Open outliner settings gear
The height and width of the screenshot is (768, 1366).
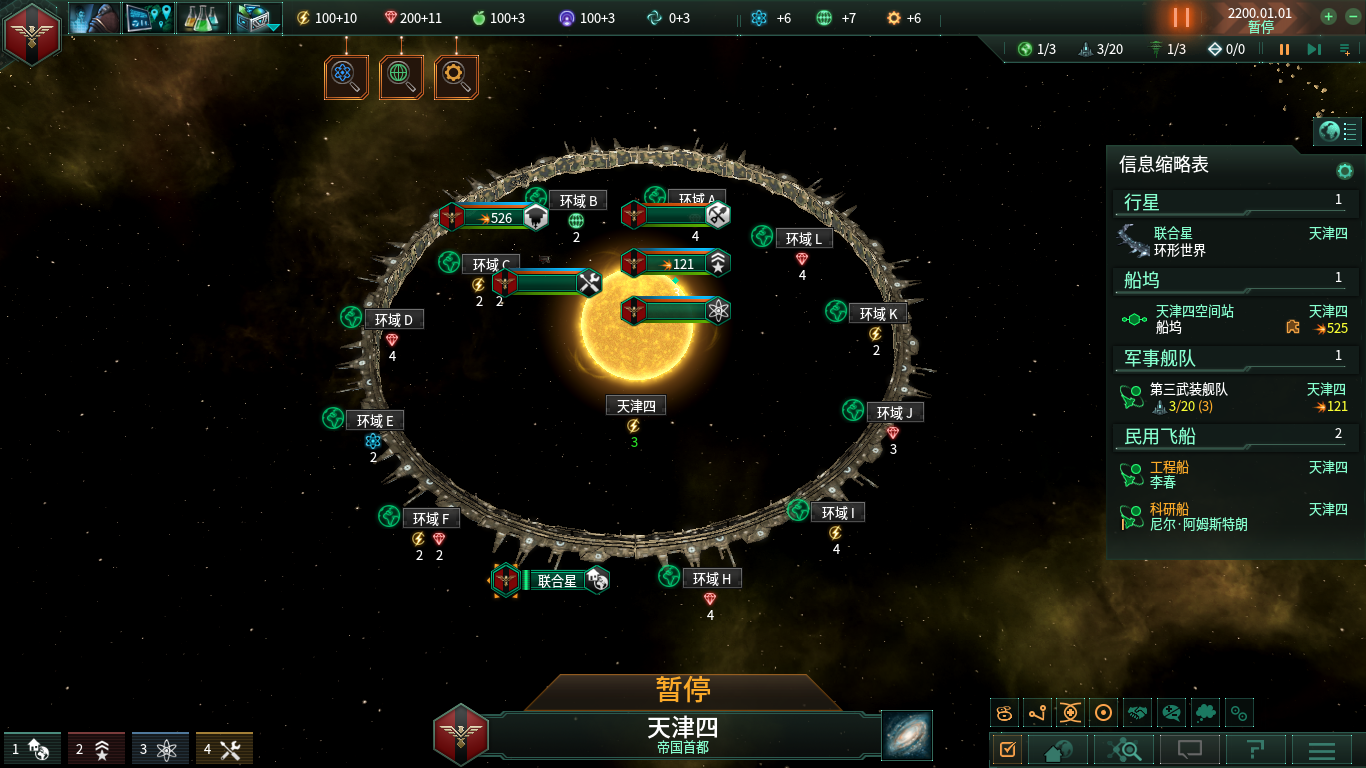1345,171
